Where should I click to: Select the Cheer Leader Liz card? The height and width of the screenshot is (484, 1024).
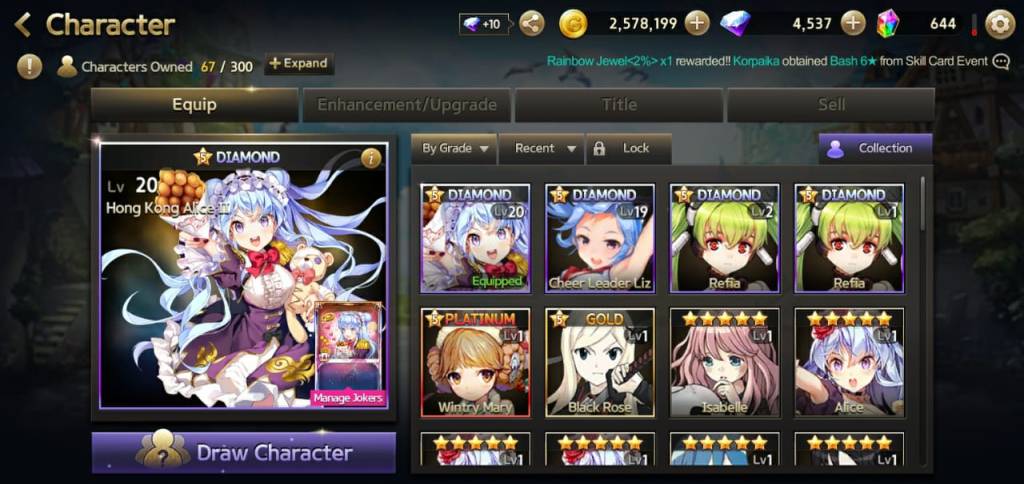pyautogui.click(x=600, y=239)
